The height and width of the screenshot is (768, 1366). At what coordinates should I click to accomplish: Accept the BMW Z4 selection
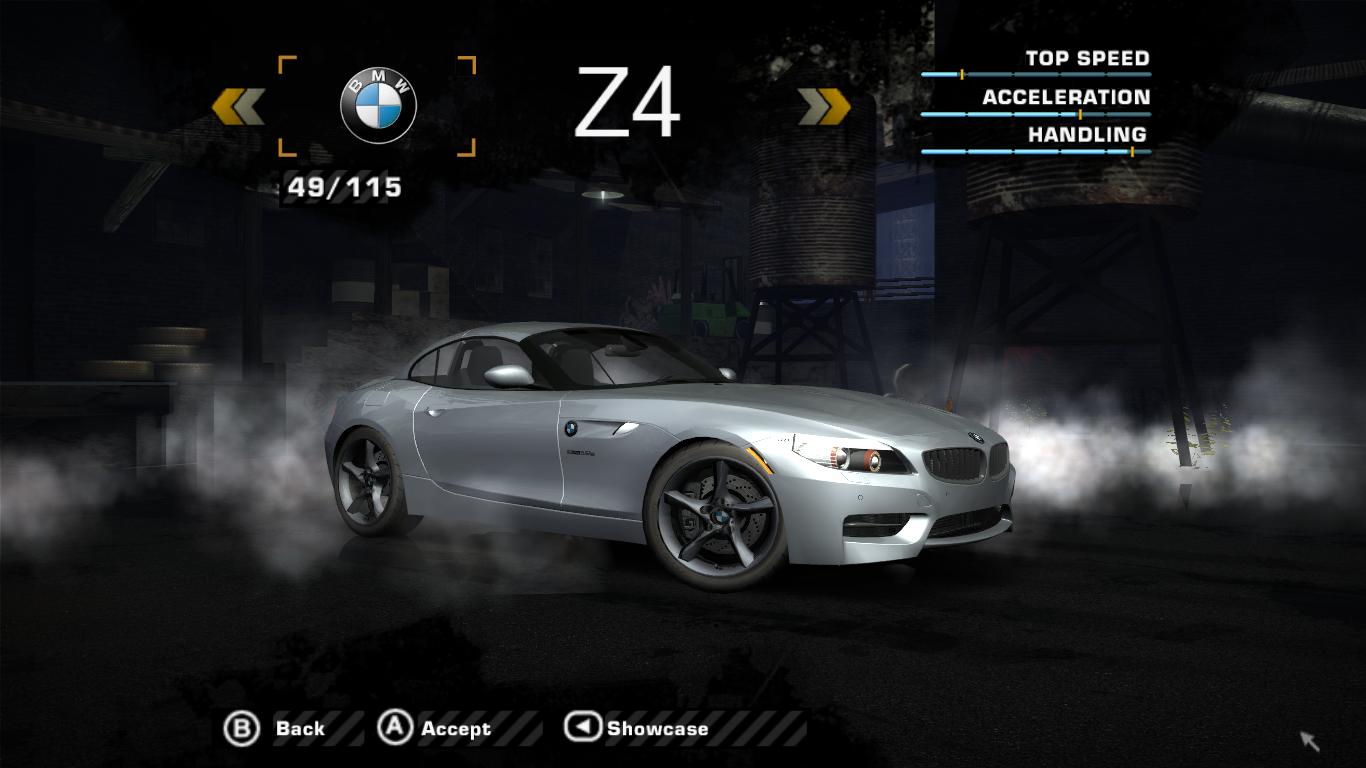434,729
